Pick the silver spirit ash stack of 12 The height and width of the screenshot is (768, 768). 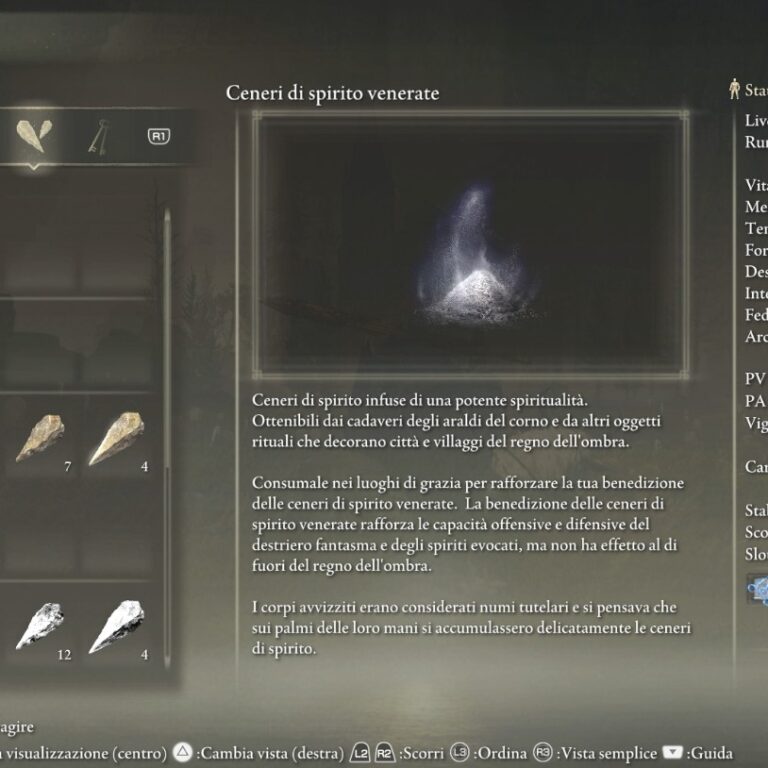pos(41,625)
